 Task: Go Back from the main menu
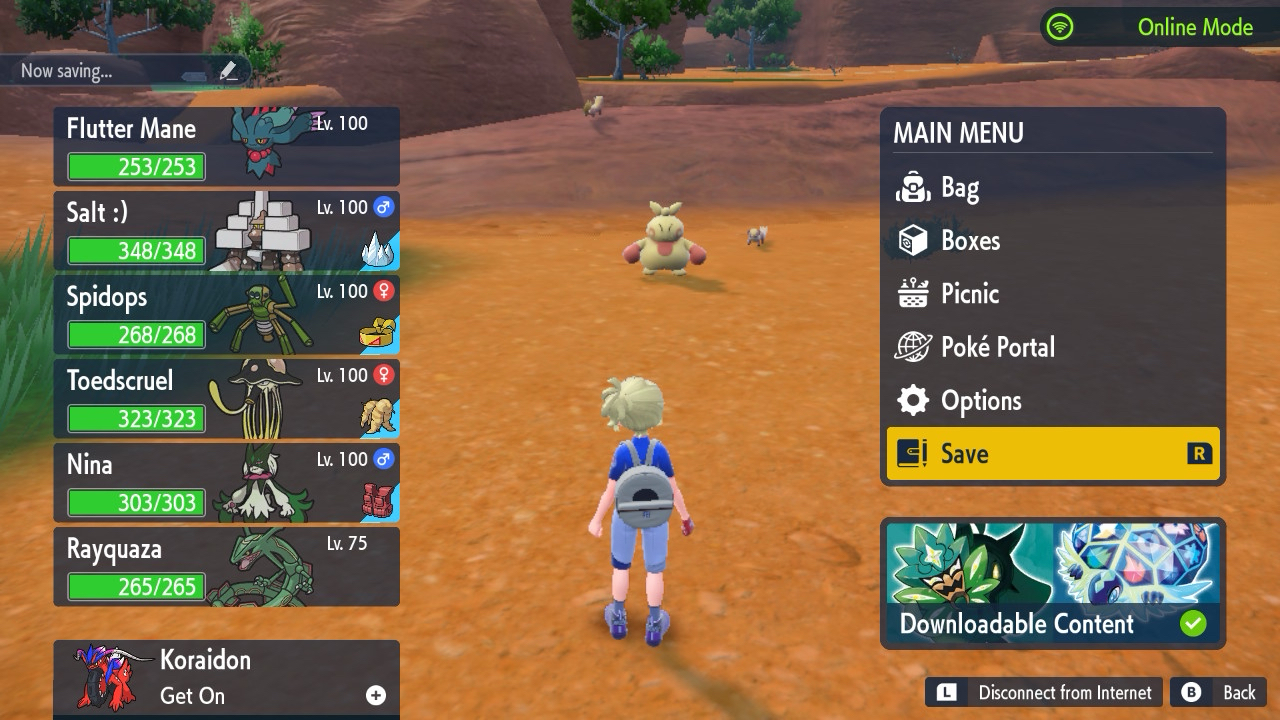click(x=1222, y=693)
